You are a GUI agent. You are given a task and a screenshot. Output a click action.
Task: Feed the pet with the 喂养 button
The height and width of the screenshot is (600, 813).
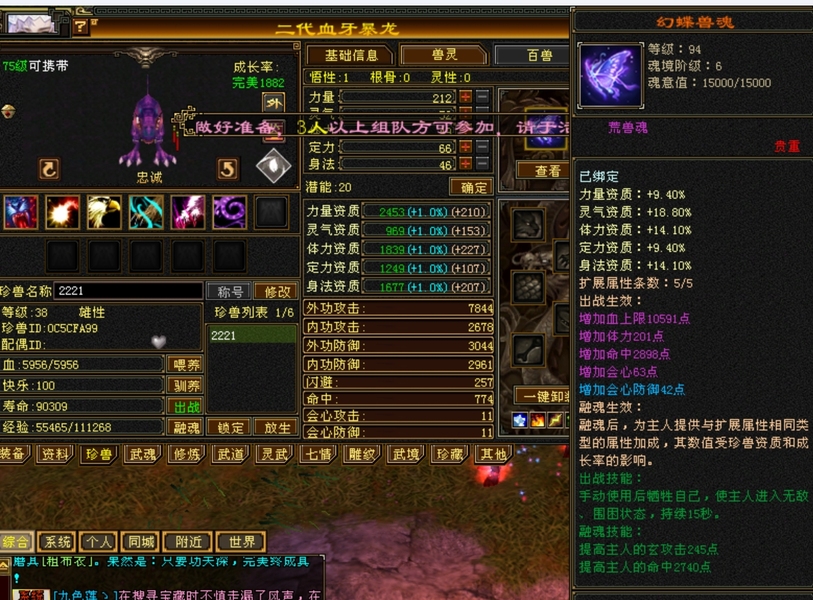186,365
